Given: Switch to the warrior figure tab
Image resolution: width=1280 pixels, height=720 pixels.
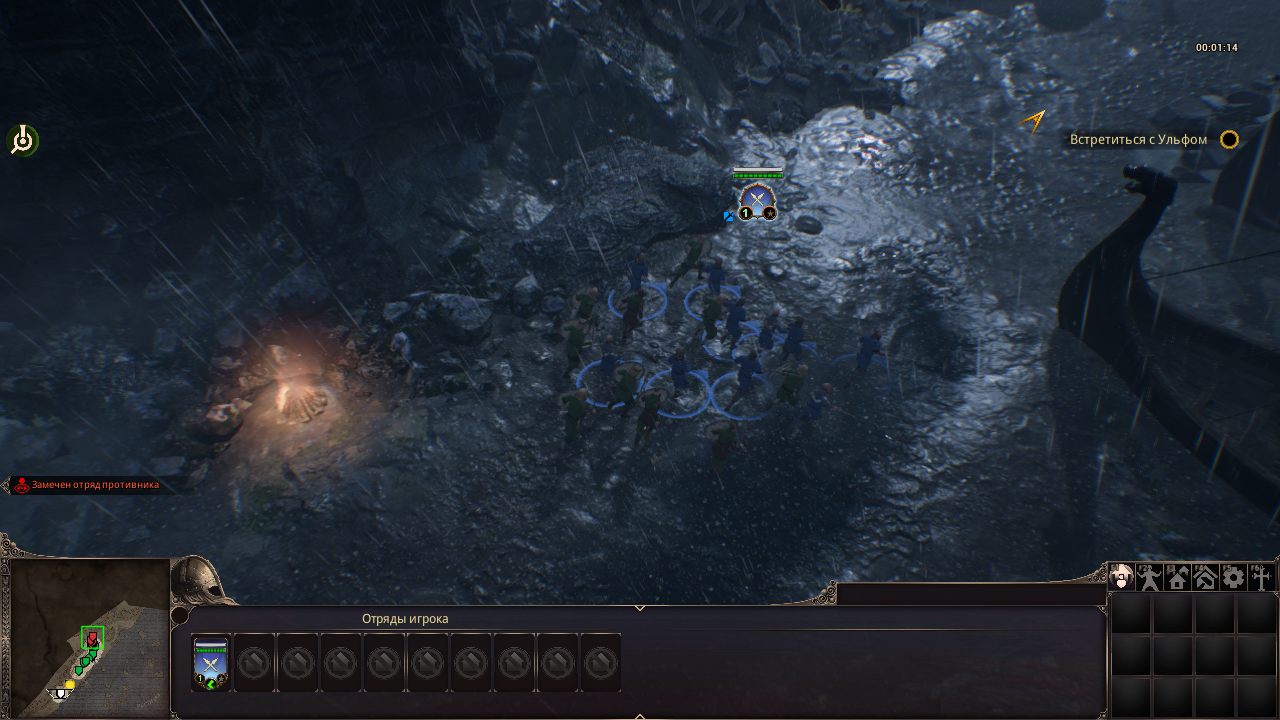Looking at the screenshot, I should click(x=1149, y=577).
